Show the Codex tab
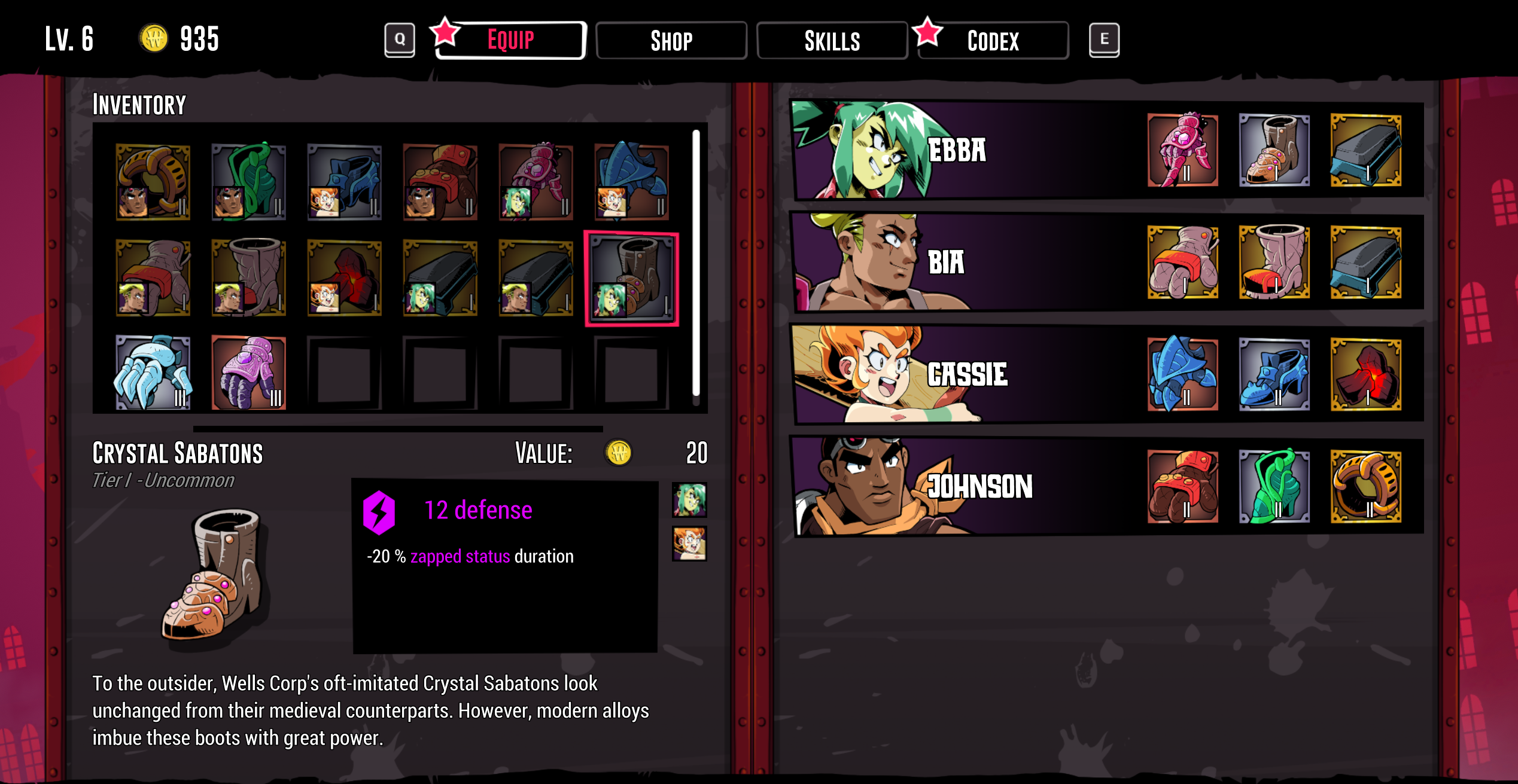 [993, 41]
